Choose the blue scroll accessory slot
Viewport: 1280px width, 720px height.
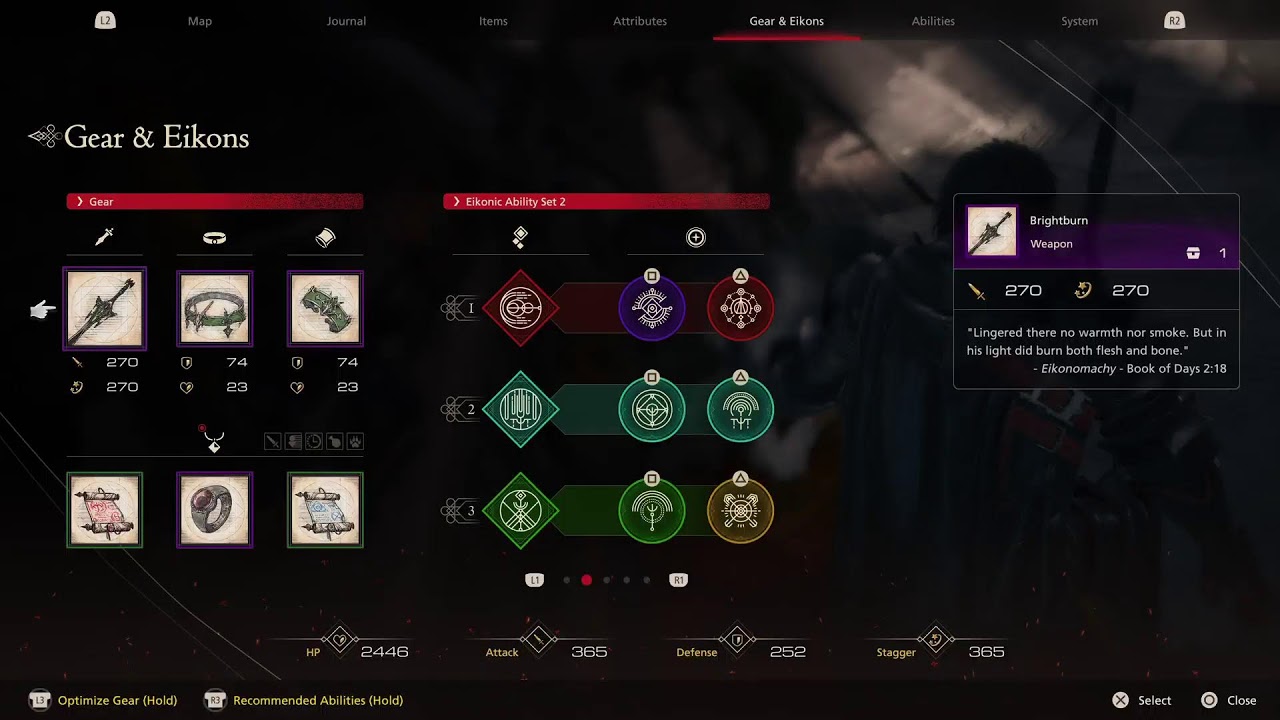325,510
